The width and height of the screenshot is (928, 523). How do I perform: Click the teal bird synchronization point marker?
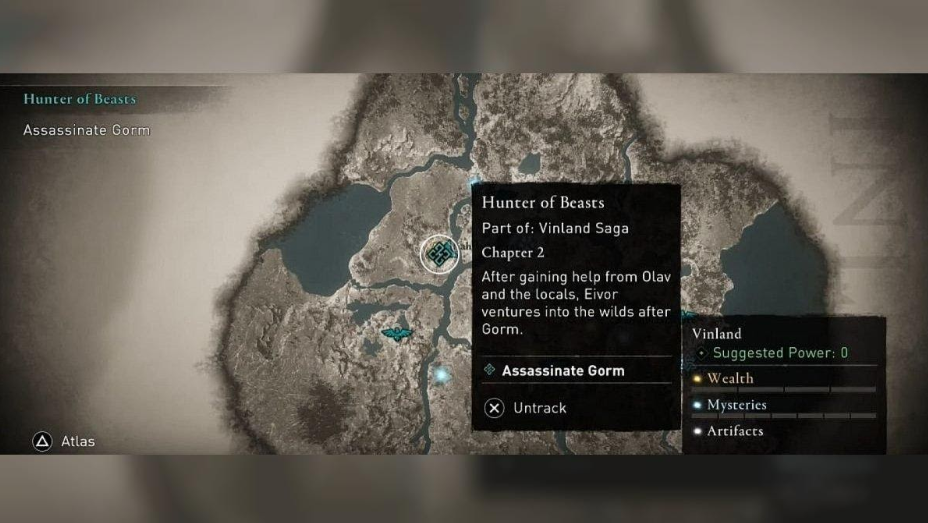coord(397,334)
